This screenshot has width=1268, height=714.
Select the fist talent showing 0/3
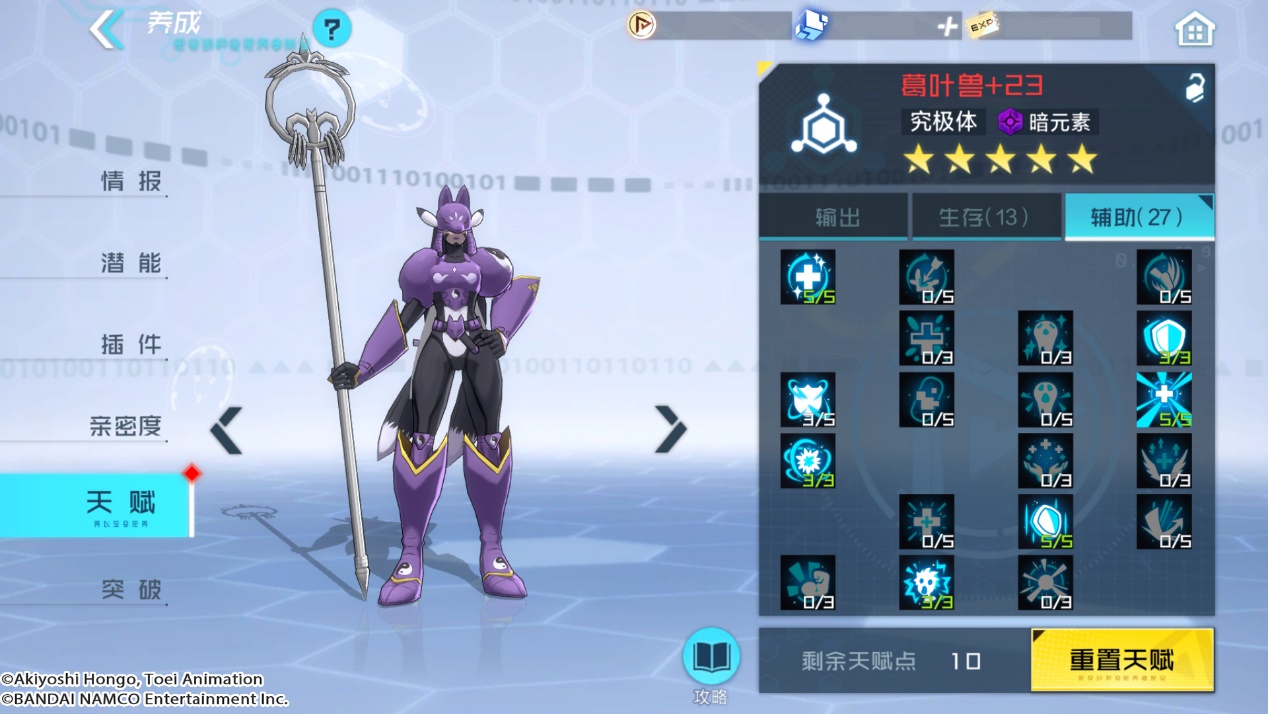coord(807,582)
